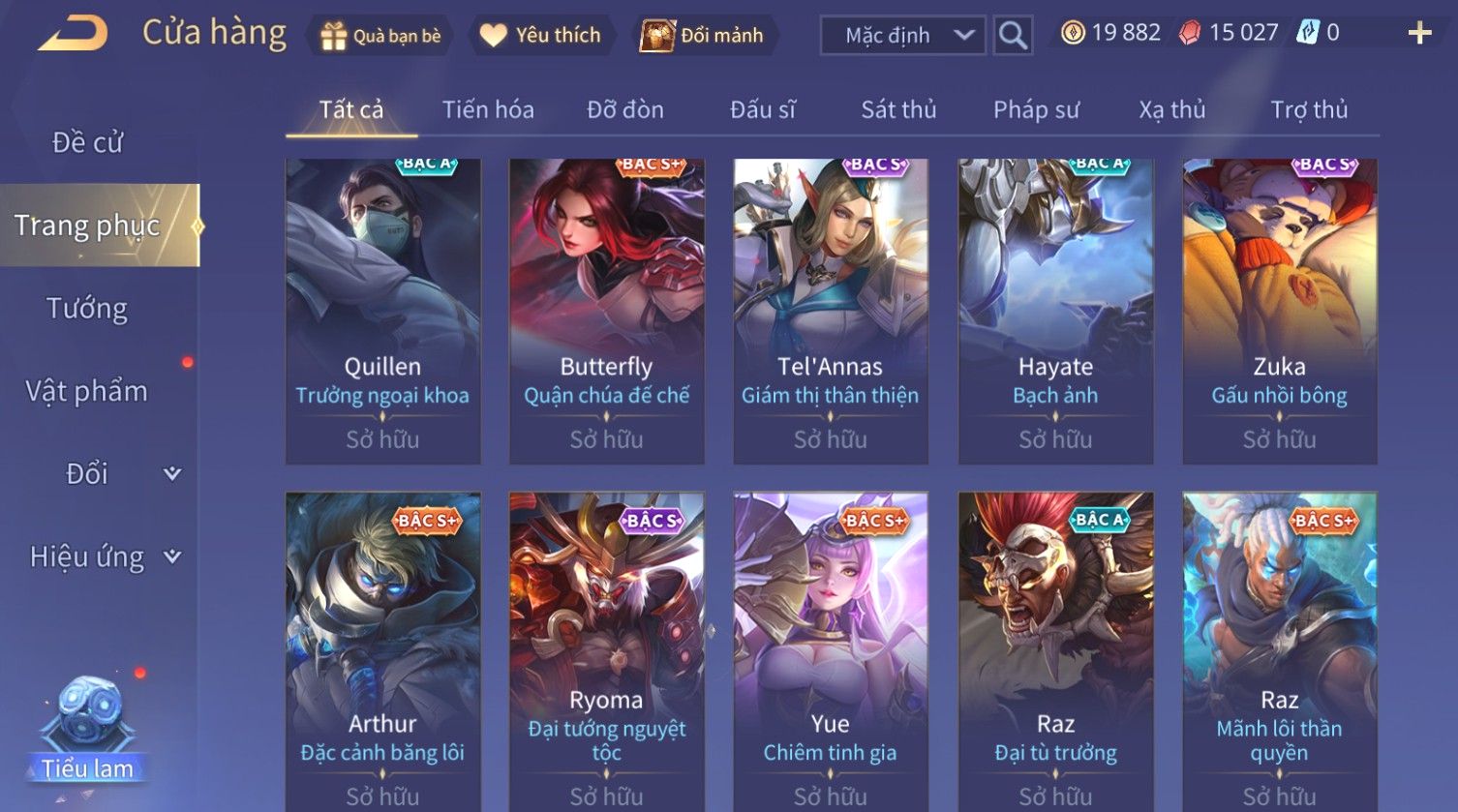Click the magnifying glass search button
This screenshot has height=812, width=1458.
pos(1013,36)
